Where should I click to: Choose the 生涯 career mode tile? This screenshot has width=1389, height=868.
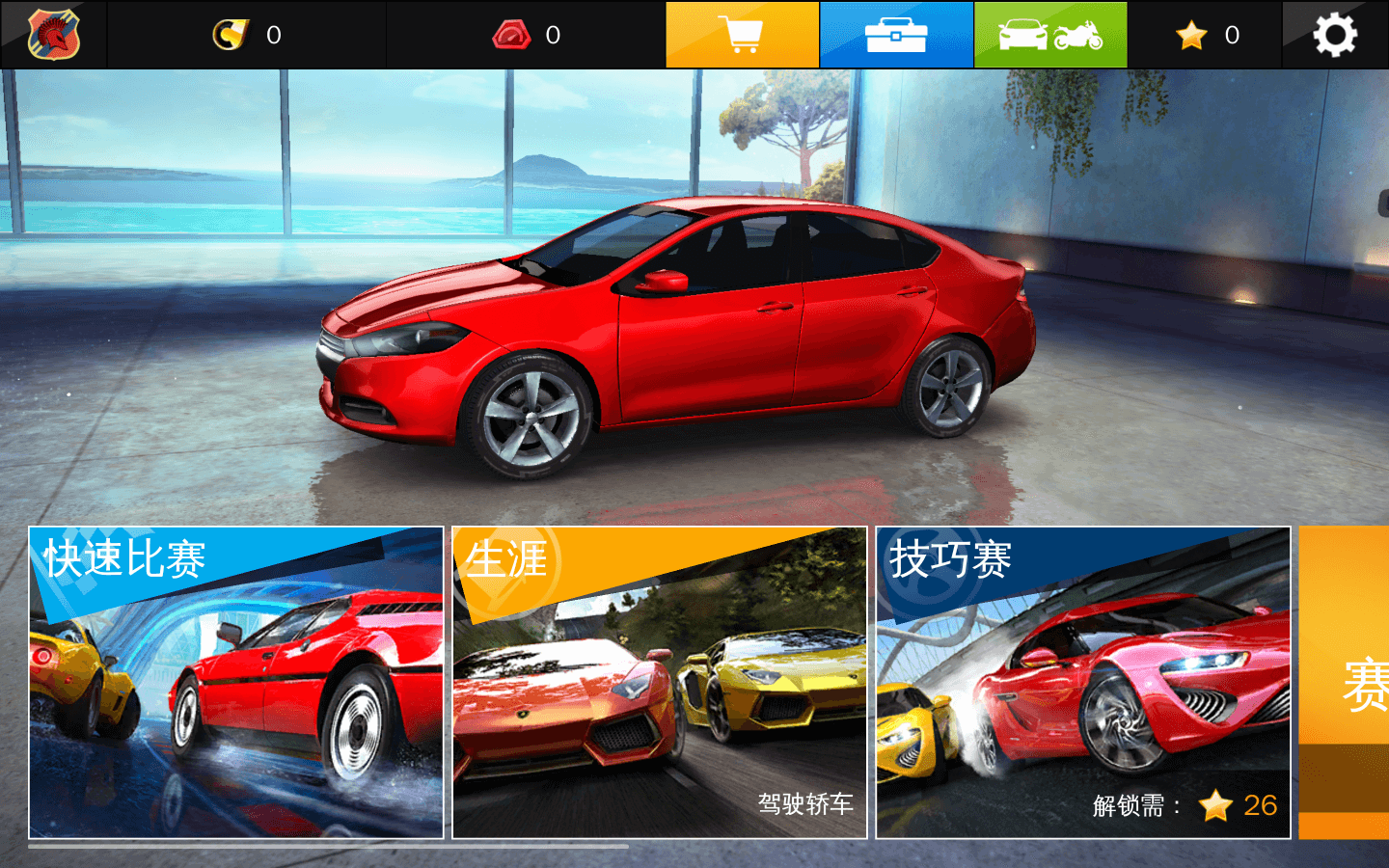click(660, 682)
